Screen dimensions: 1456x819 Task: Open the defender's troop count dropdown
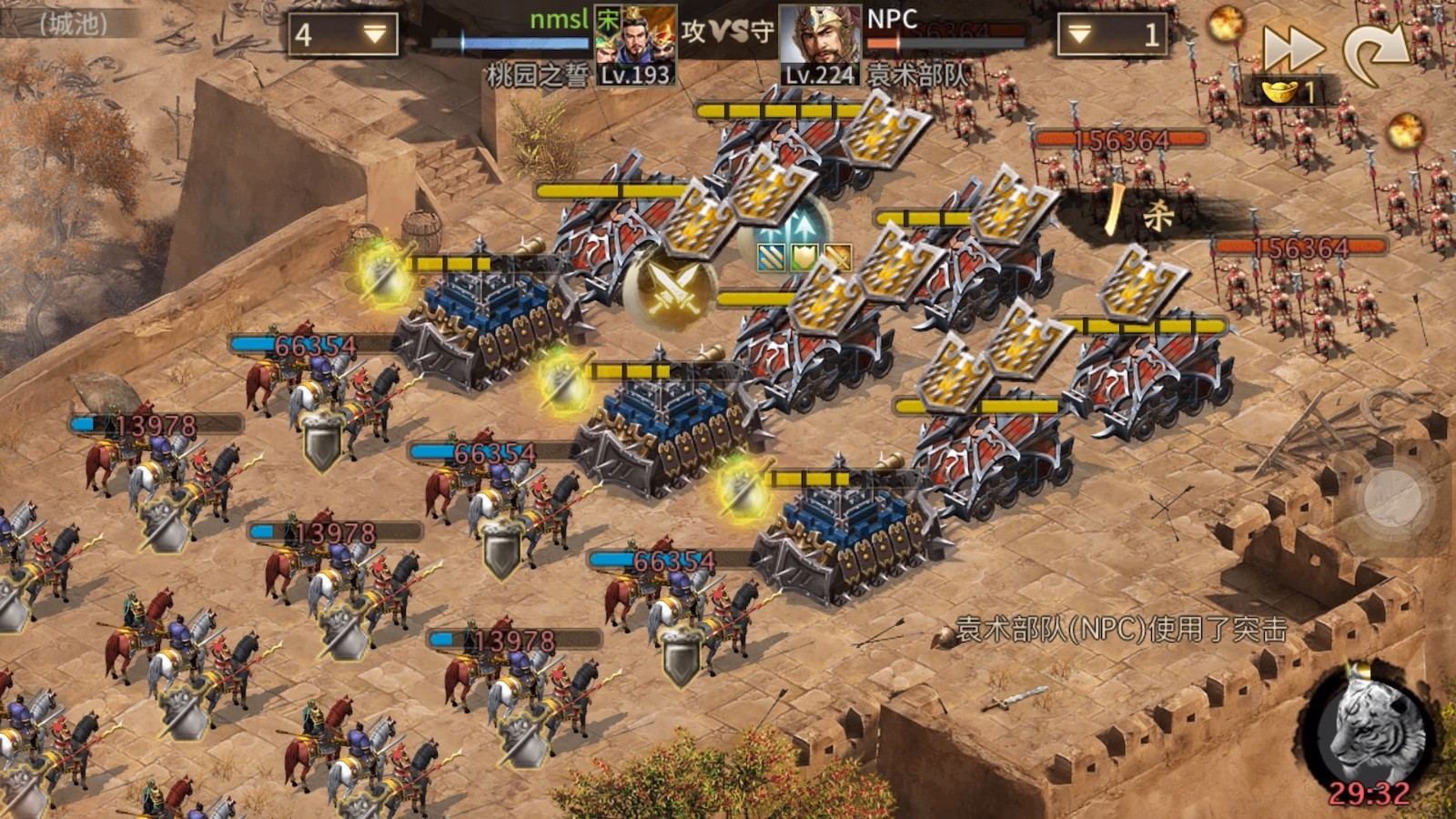pyautogui.click(x=1112, y=35)
